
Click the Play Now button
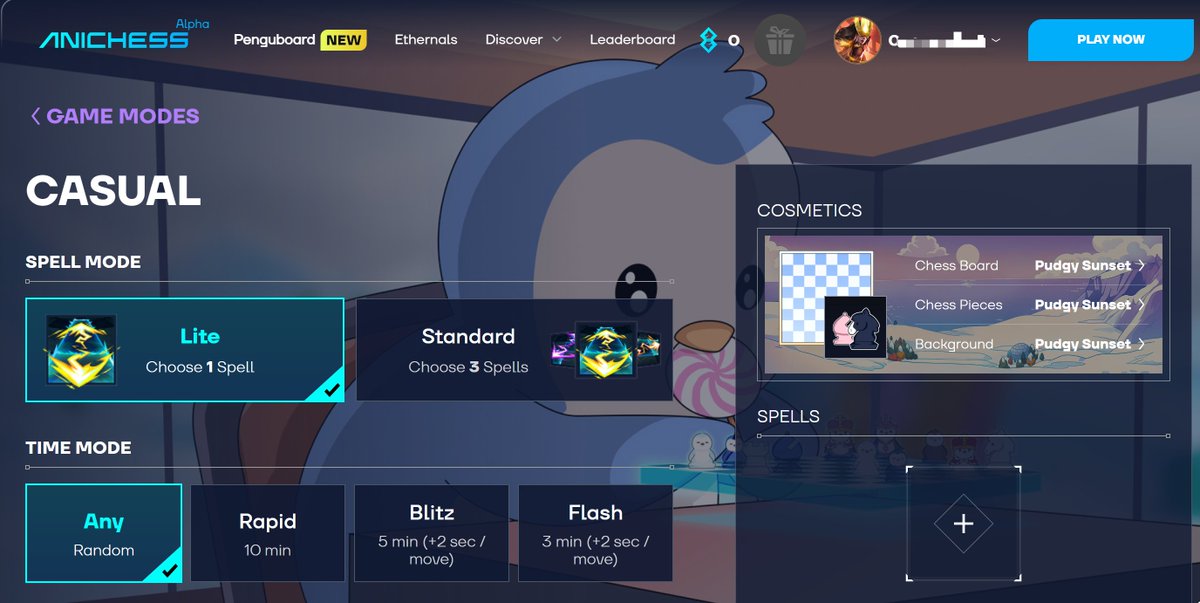point(1110,40)
